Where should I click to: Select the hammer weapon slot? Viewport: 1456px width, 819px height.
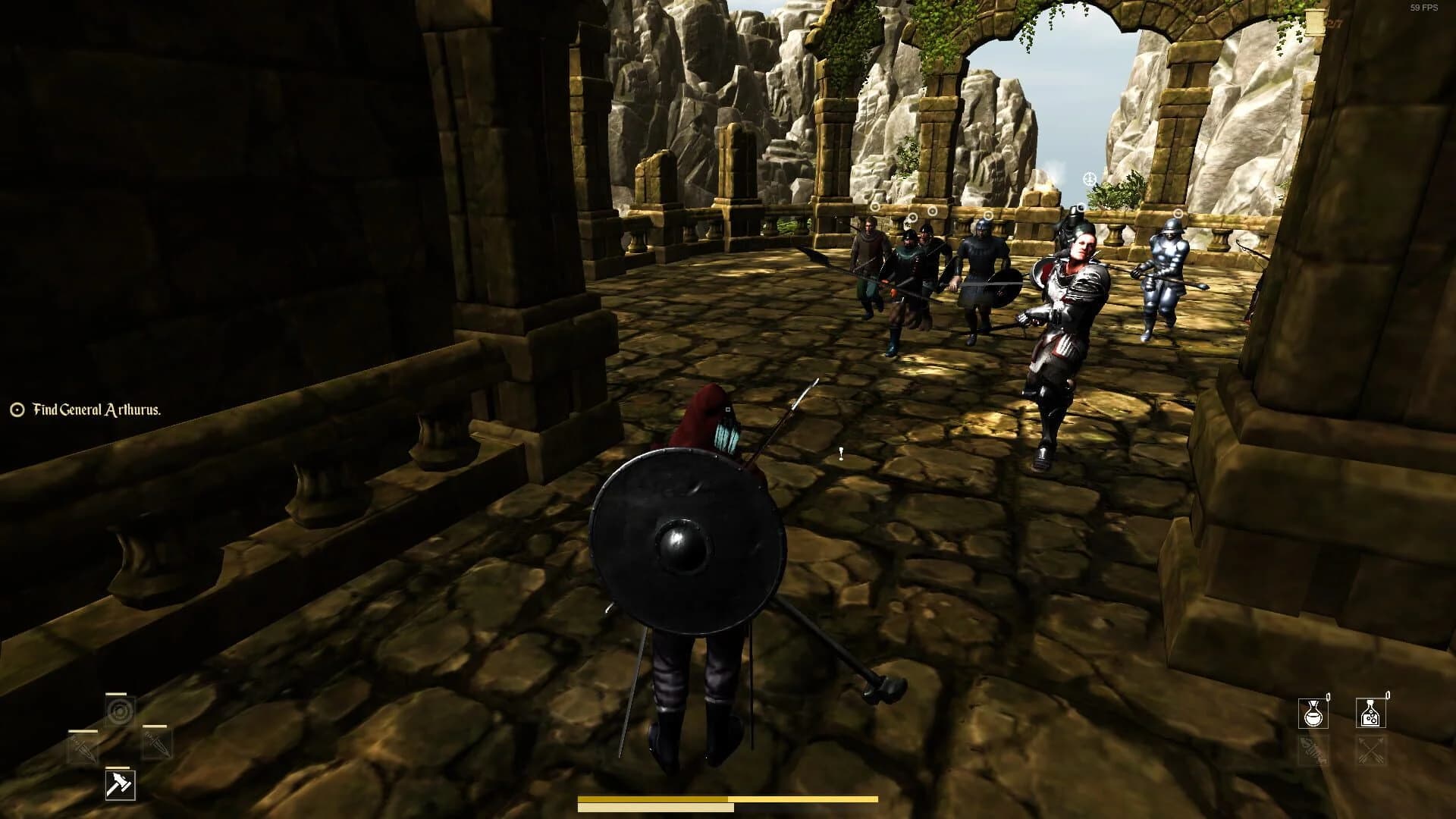point(121,784)
